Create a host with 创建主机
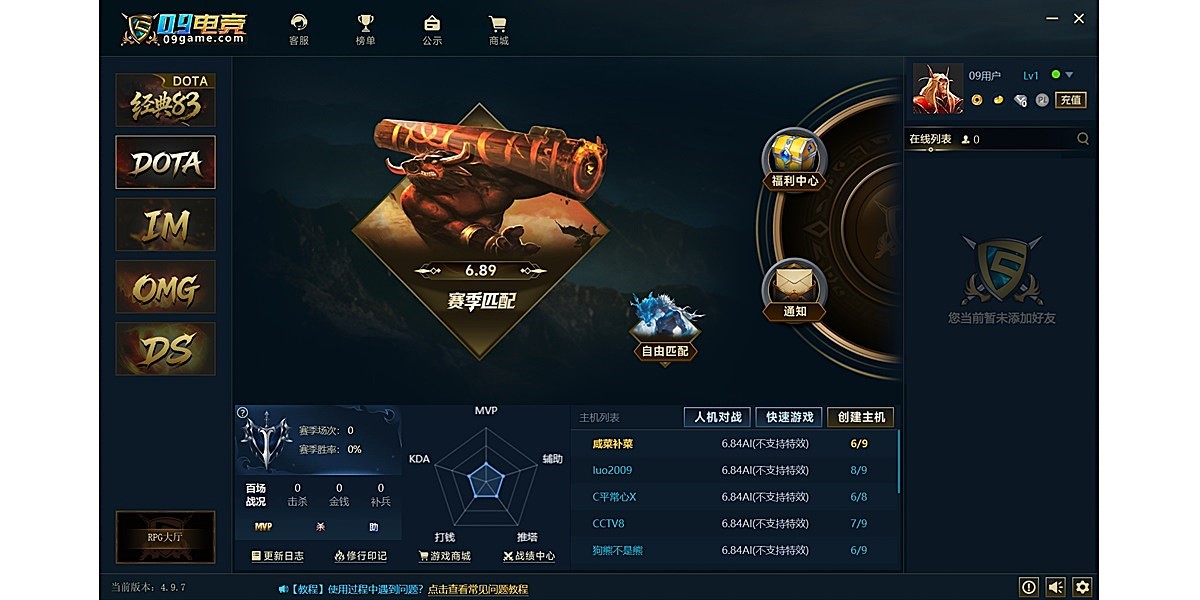The width and height of the screenshot is (1200, 600). point(860,417)
